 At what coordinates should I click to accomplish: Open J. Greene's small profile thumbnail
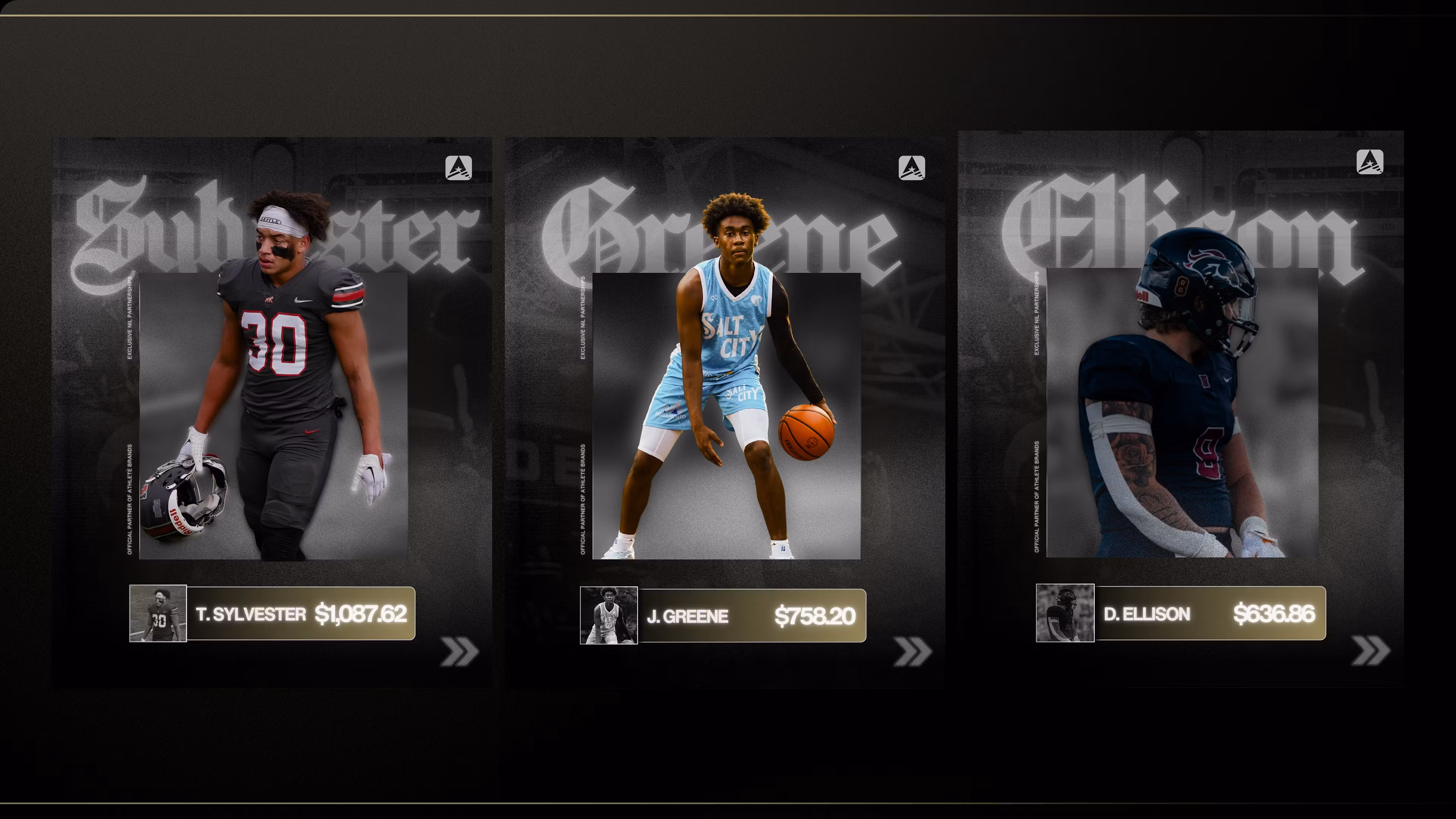coord(609,615)
